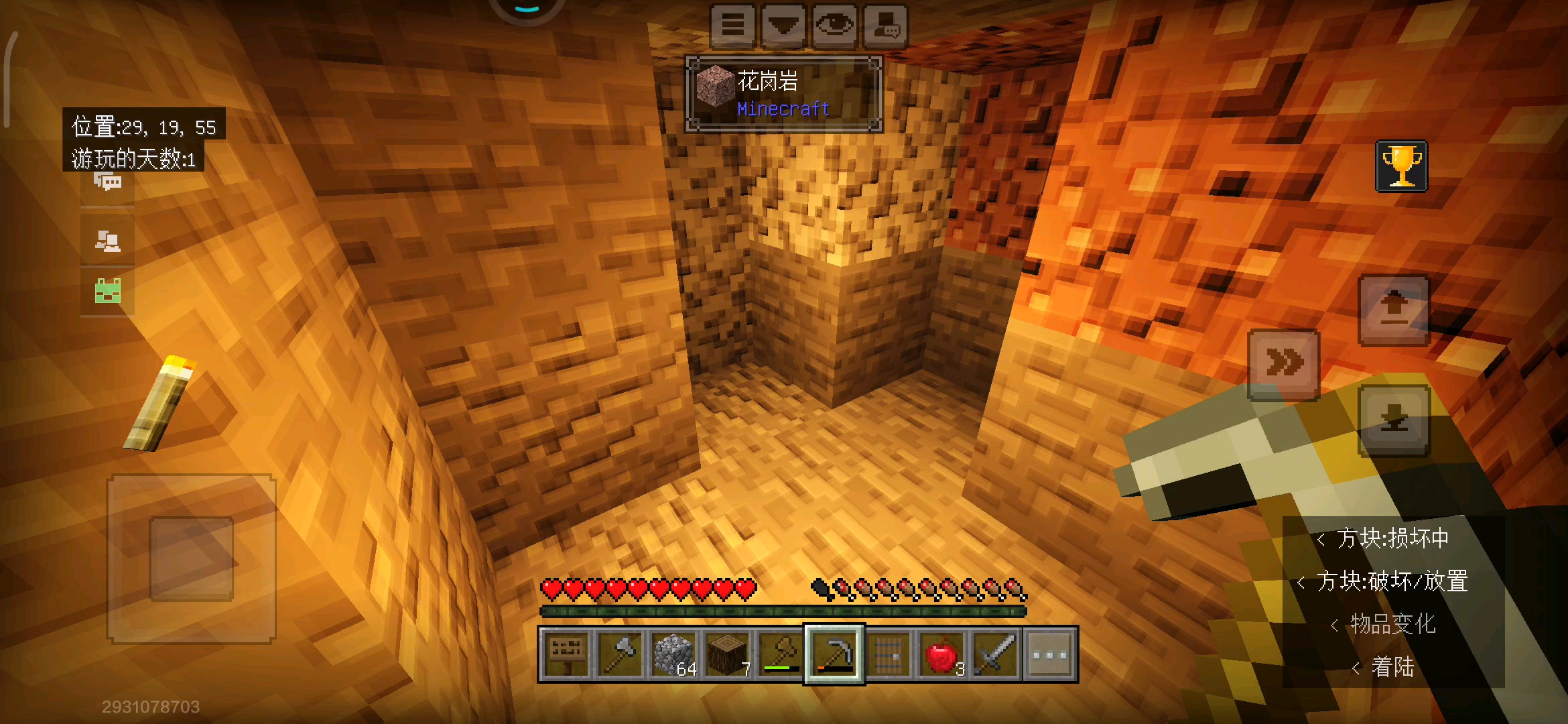The width and height of the screenshot is (1568, 724).
Task: Select the sign hotbar slot
Action: click(x=567, y=654)
